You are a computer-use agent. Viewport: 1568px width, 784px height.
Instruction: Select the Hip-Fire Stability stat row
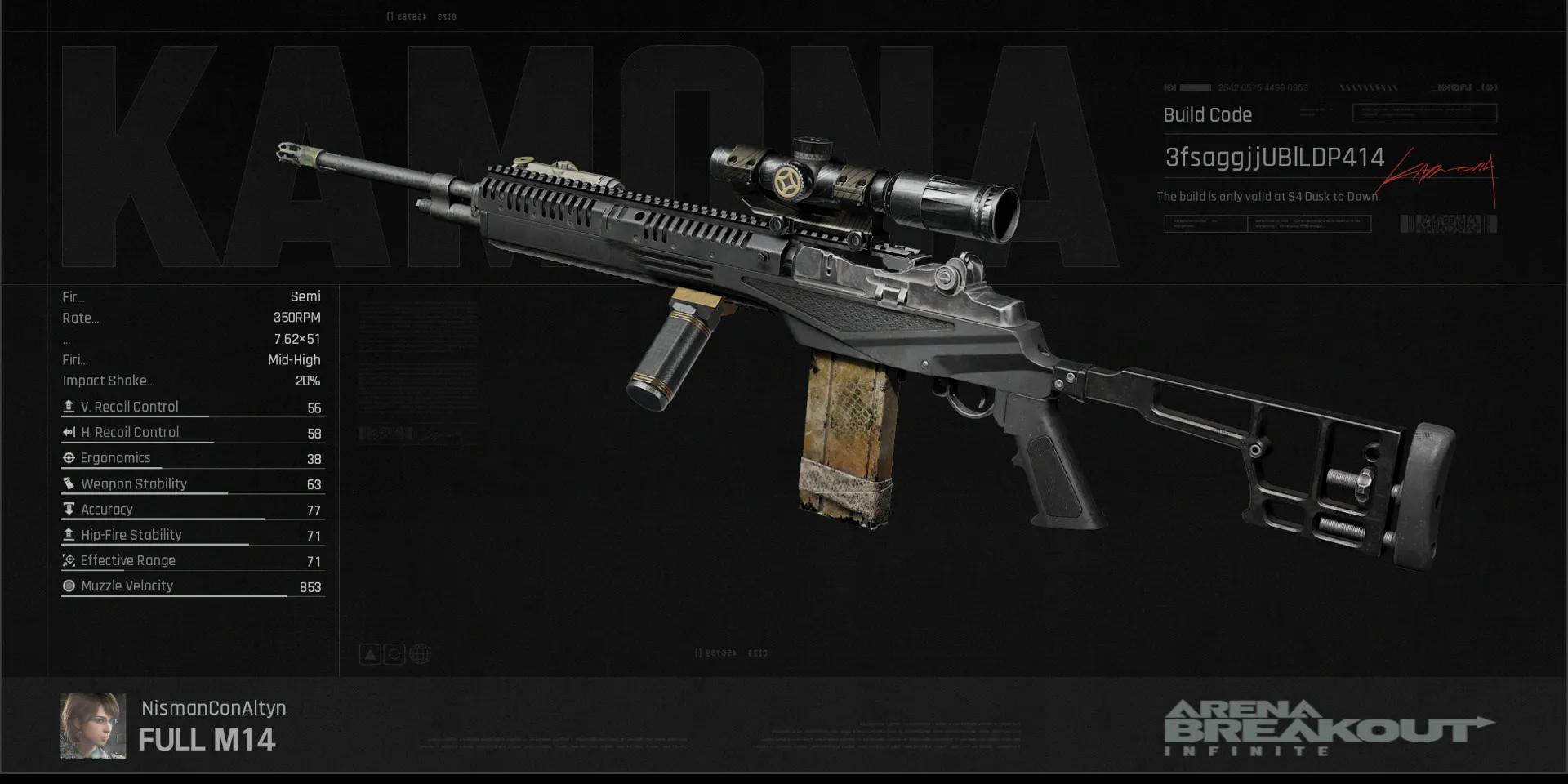(193, 535)
